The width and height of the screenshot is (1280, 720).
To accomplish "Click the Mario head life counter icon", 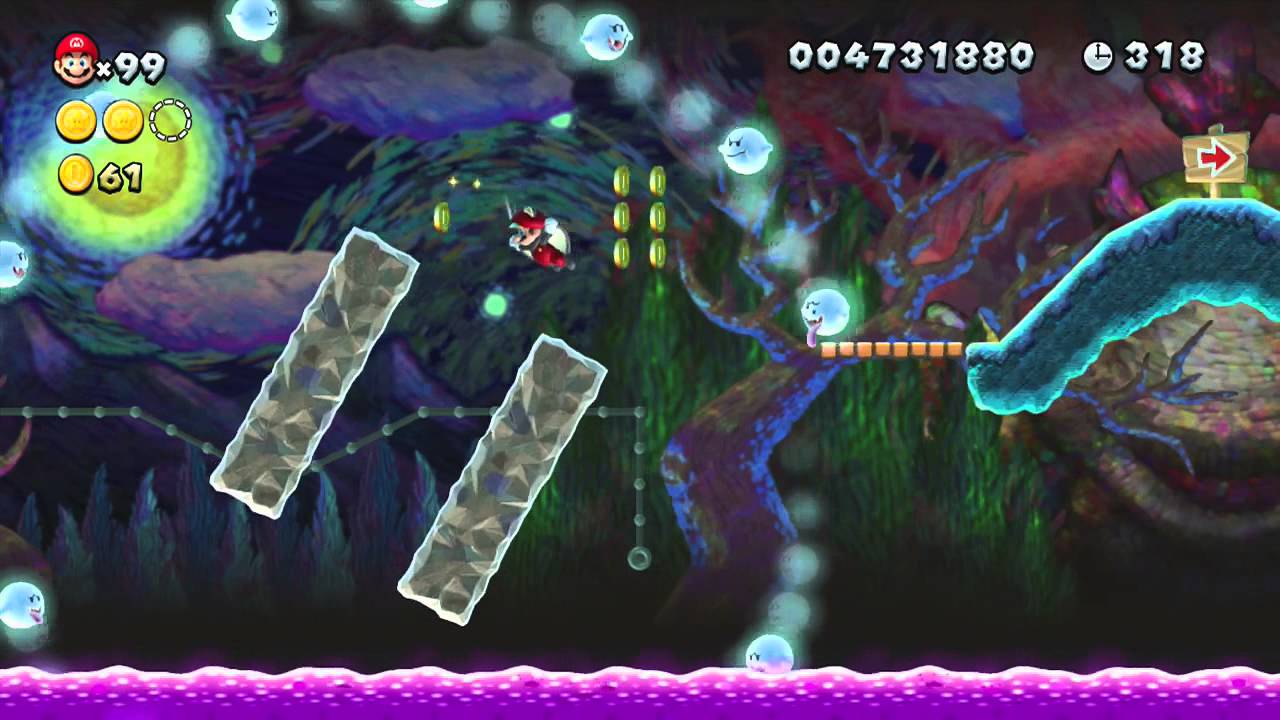I will [x=72, y=58].
